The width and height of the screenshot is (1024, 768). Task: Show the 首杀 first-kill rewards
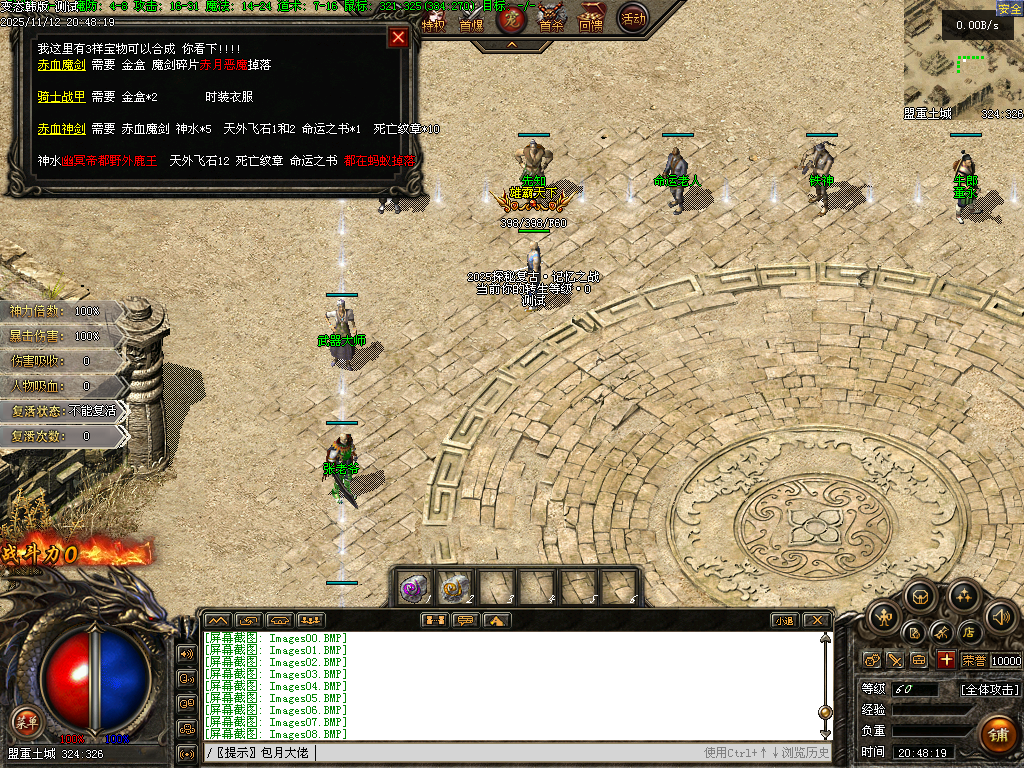pos(551,18)
